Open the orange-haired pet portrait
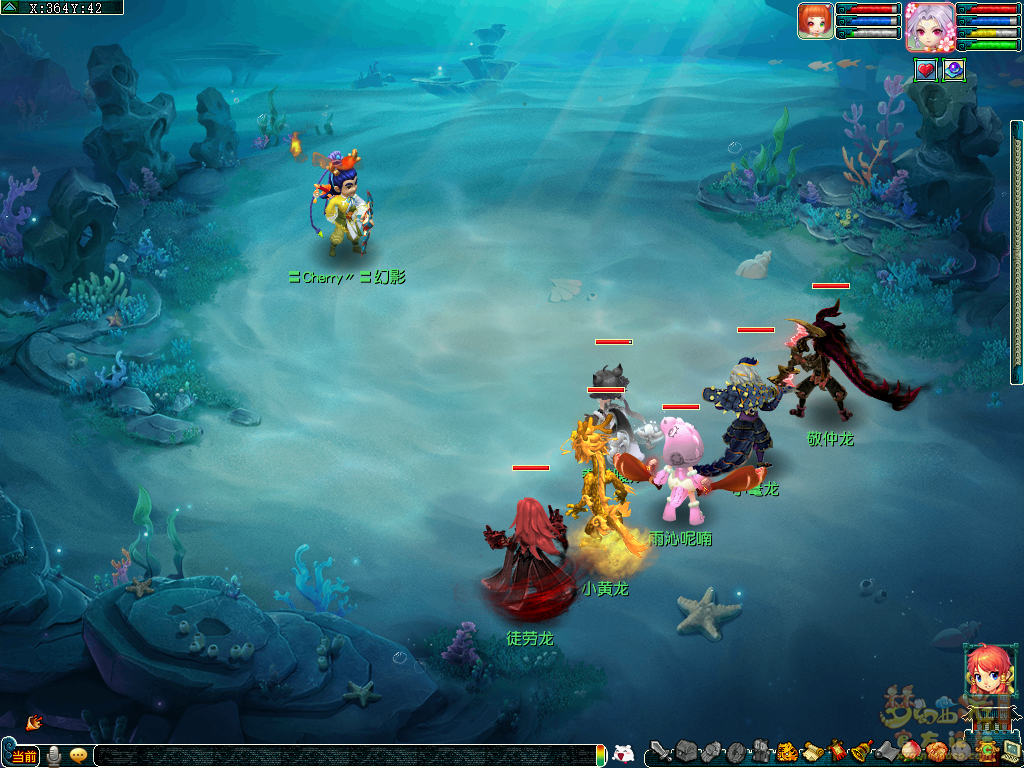Image resolution: width=1024 pixels, height=768 pixels. point(815,21)
